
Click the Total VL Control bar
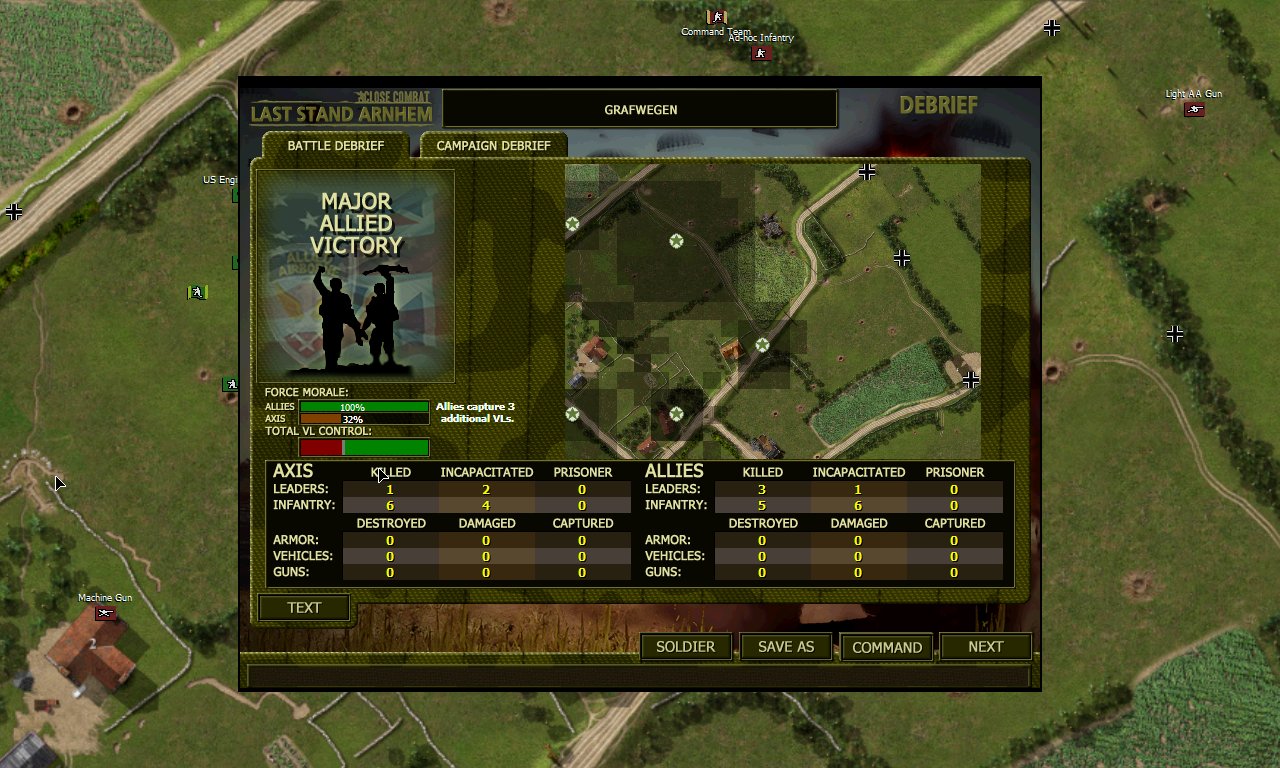tap(365, 446)
